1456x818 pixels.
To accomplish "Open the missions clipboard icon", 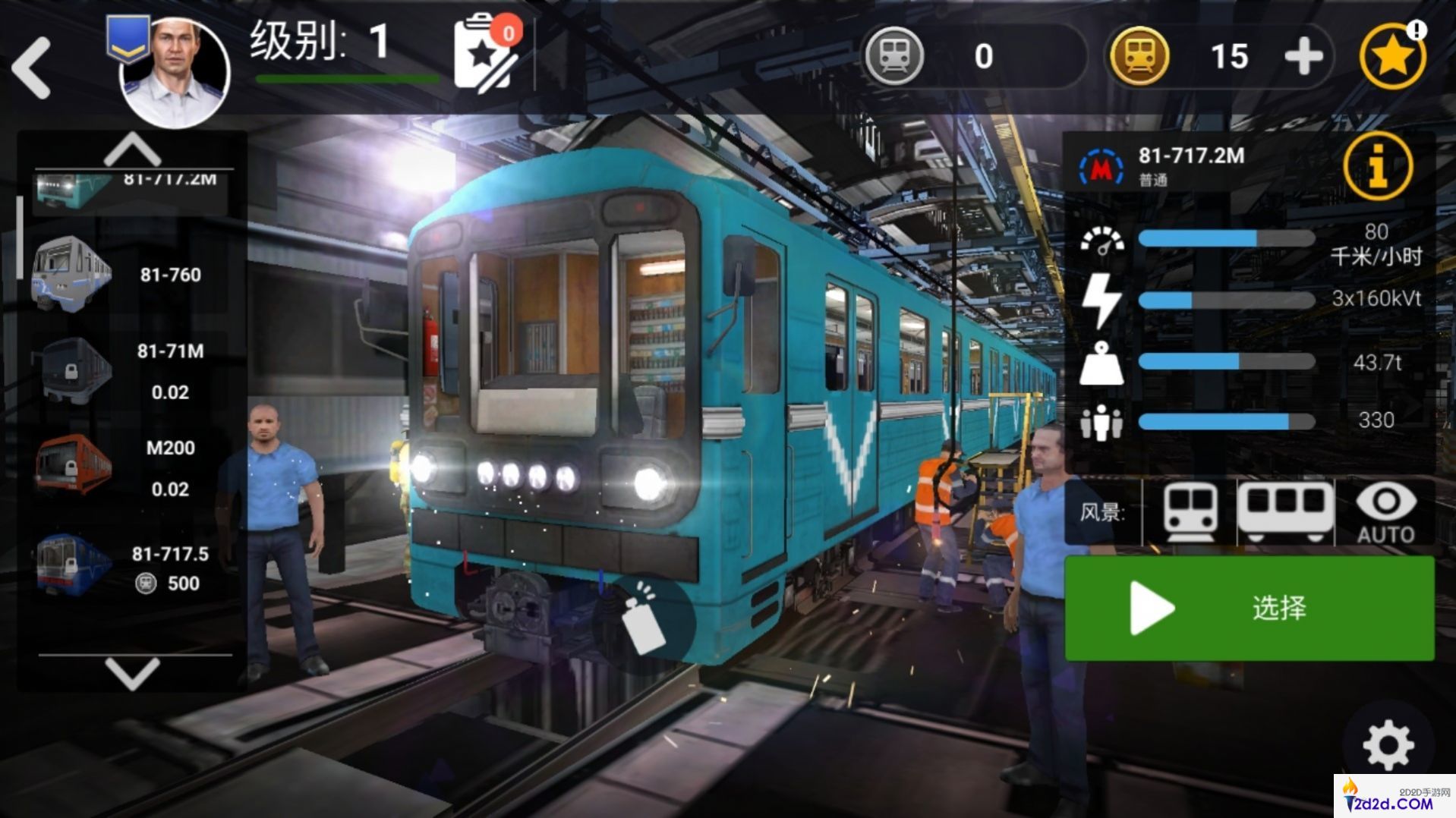I will pyautogui.click(x=484, y=55).
